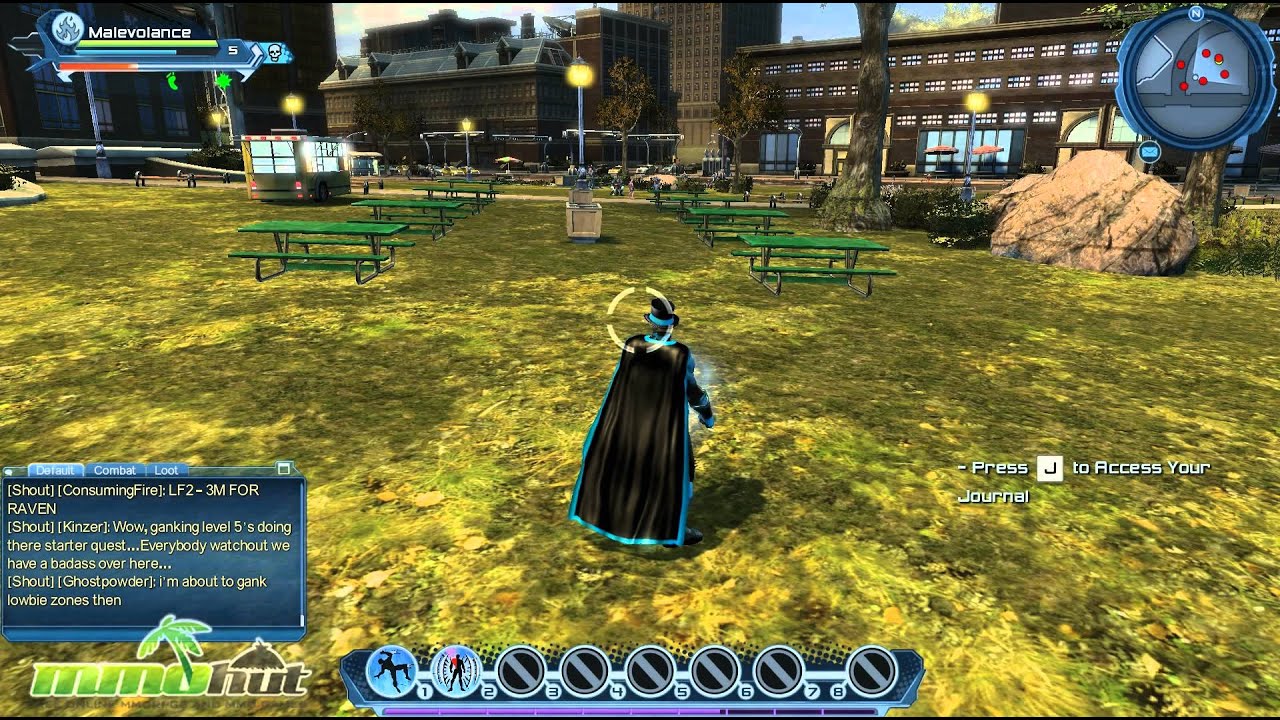Activate the flying kick ability in slot 1
This screenshot has width=1280, height=720.
pyautogui.click(x=392, y=671)
